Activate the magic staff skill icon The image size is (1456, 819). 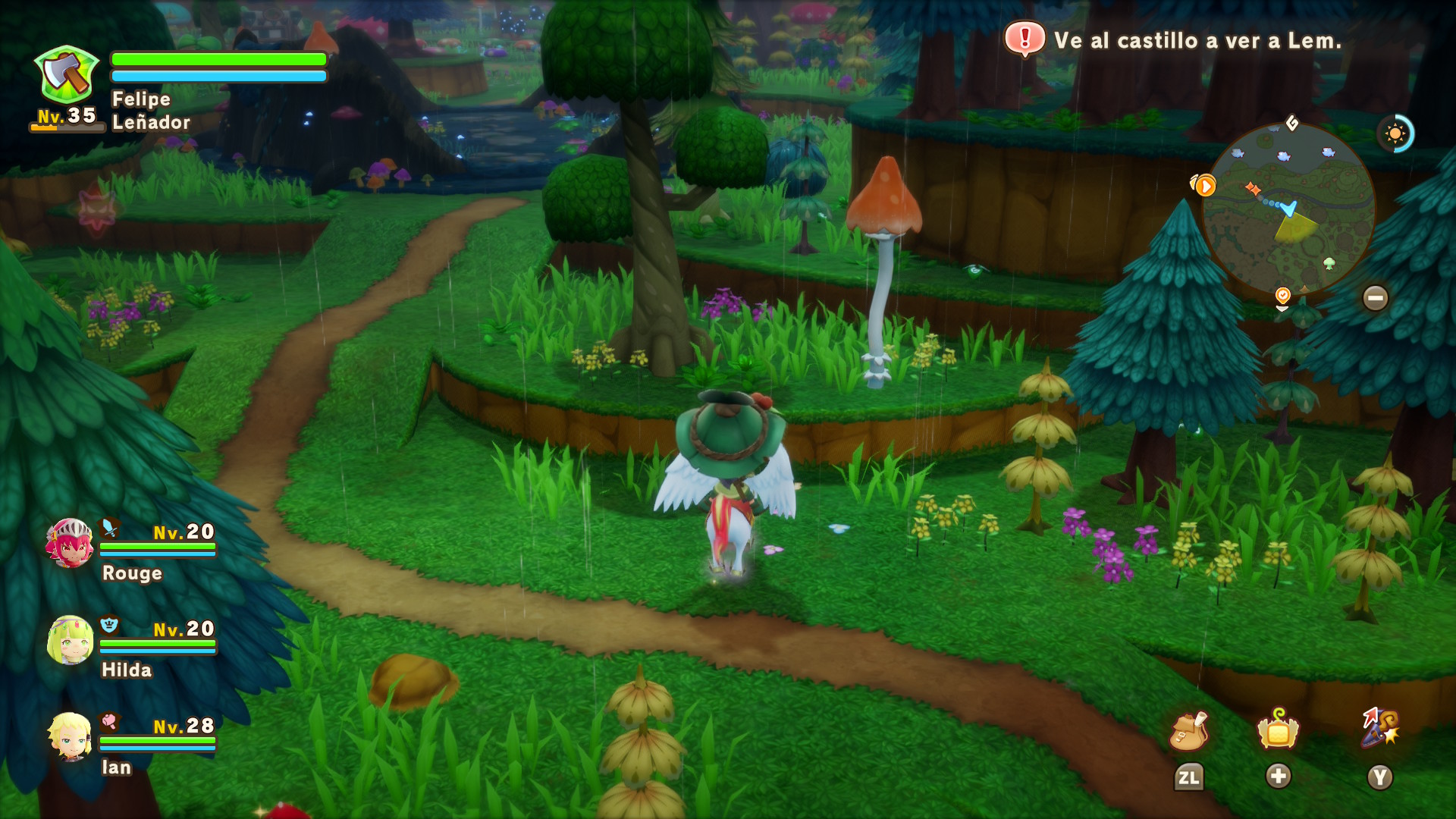pyautogui.click(x=1379, y=728)
